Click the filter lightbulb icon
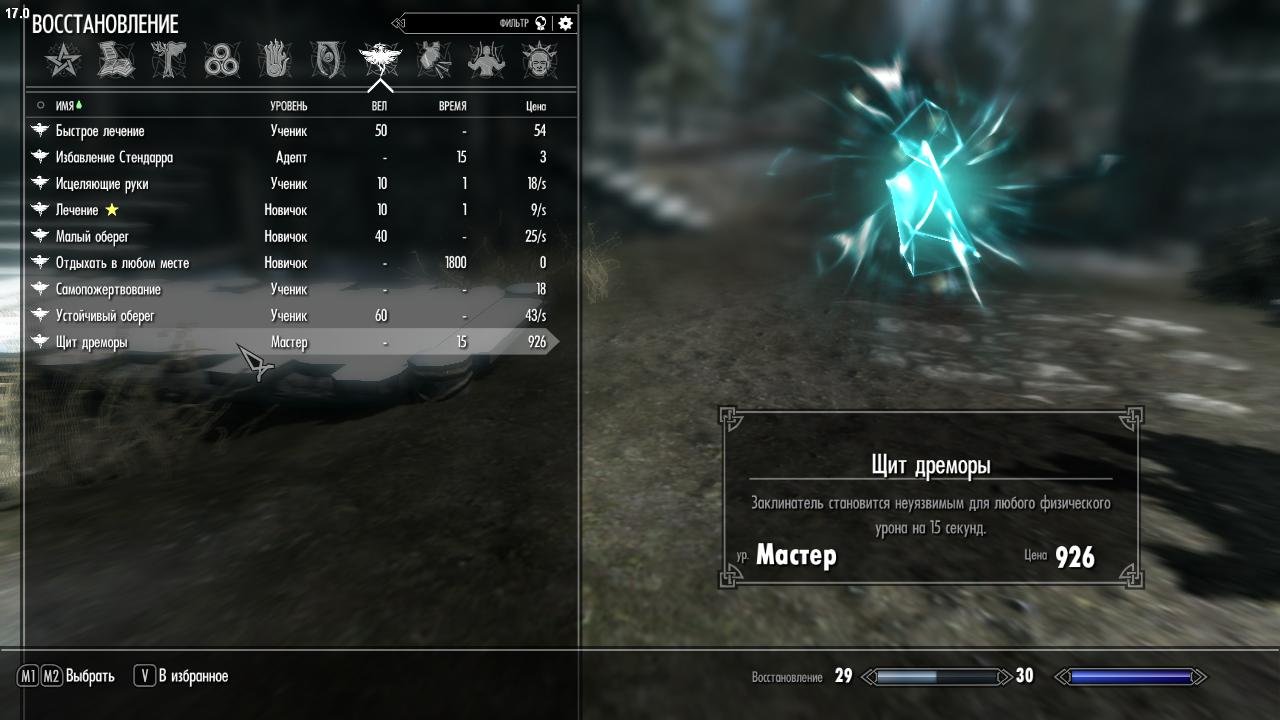This screenshot has width=1280, height=720. tap(541, 22)
